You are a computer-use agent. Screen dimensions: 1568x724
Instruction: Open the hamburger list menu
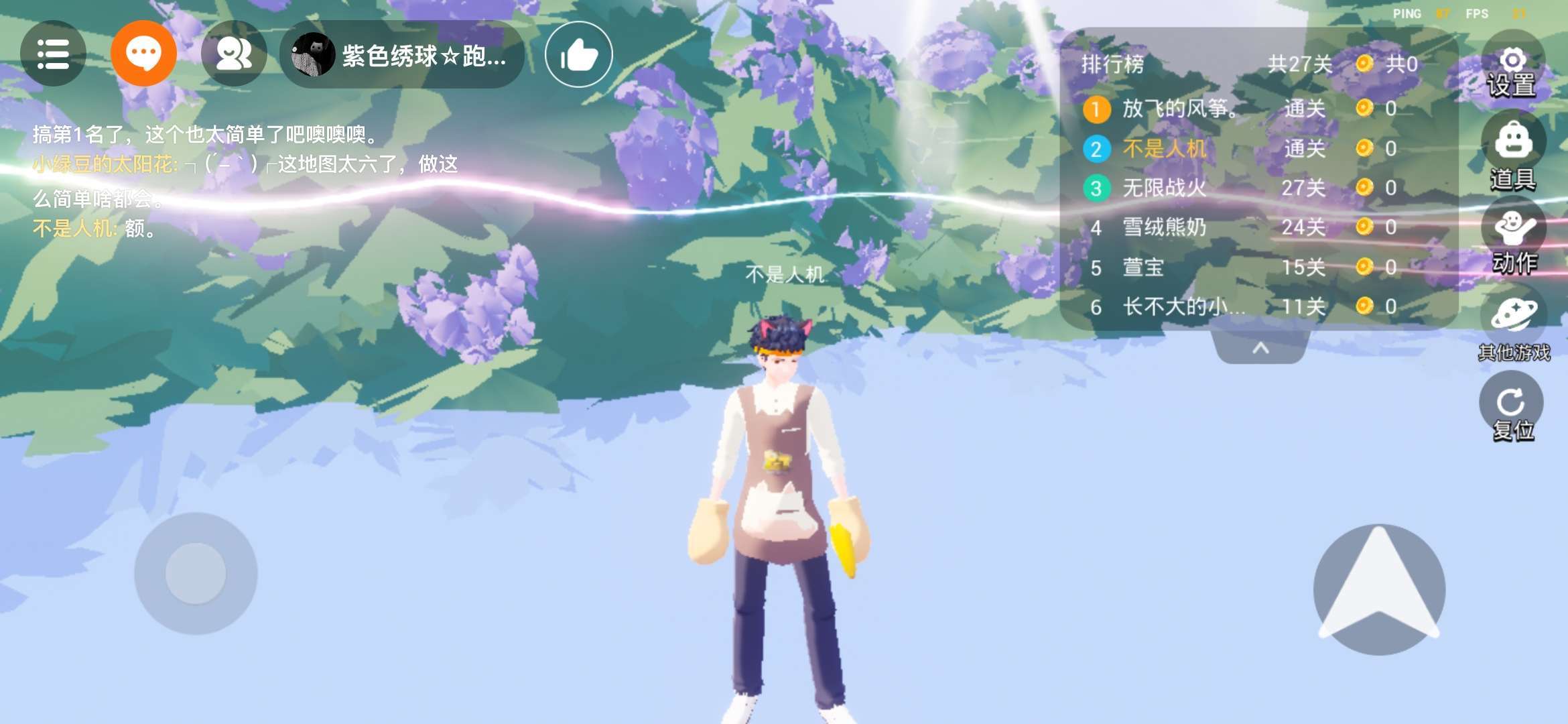53,54
